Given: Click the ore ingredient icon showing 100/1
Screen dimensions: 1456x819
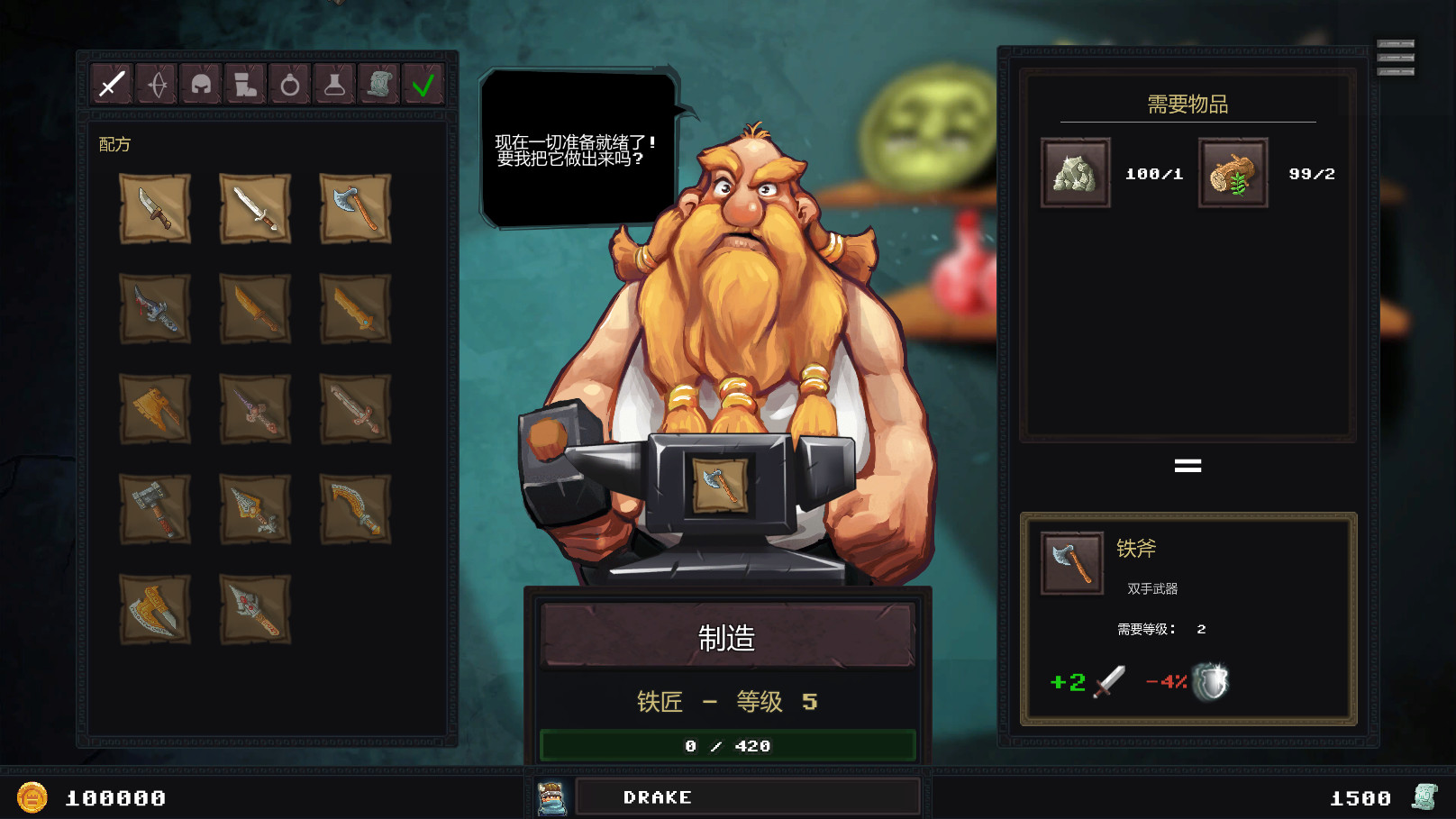Looking at the screenshot, I should pos(1074,173).
